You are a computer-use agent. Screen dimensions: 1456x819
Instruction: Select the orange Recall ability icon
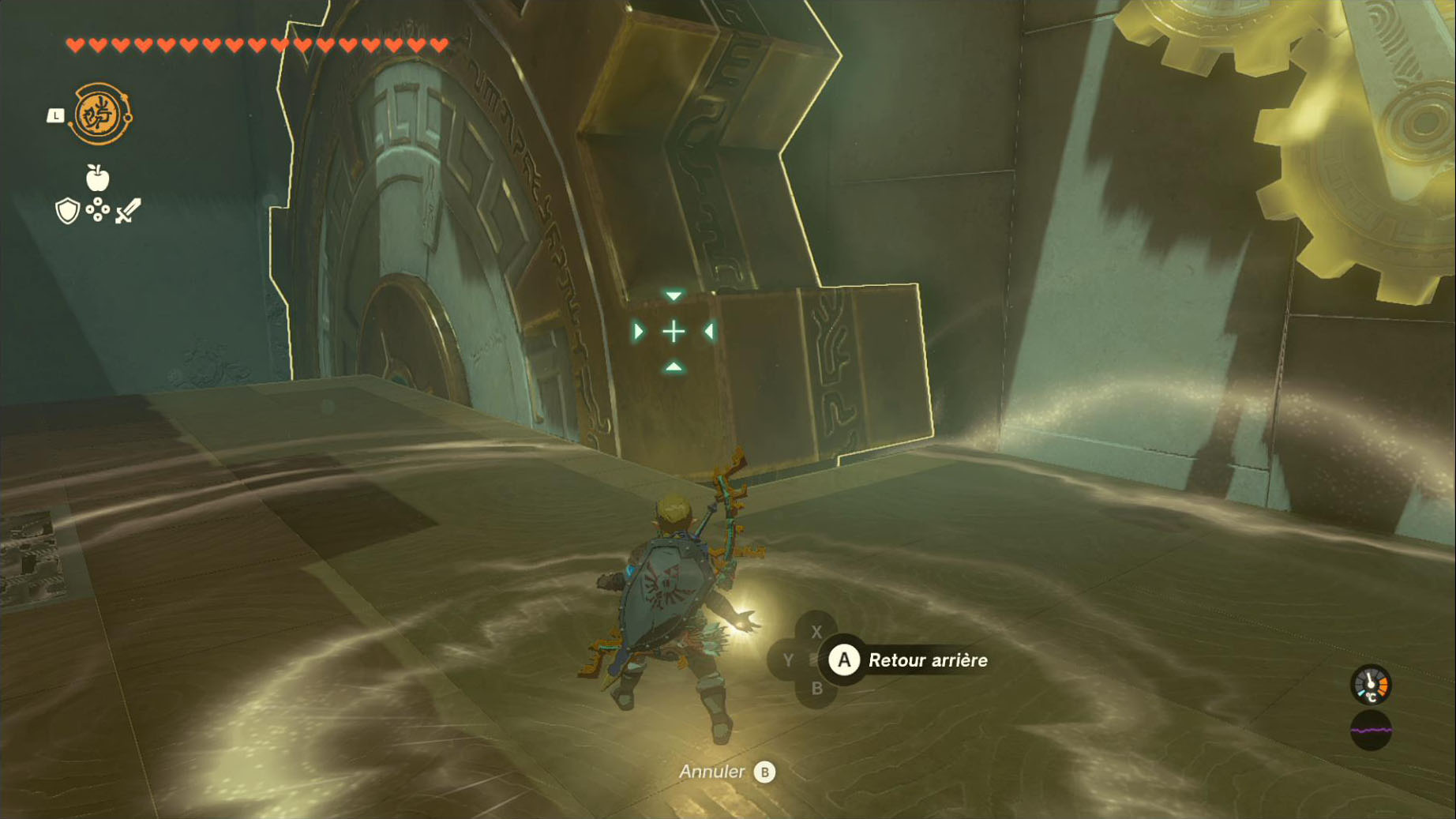point(100,115)
